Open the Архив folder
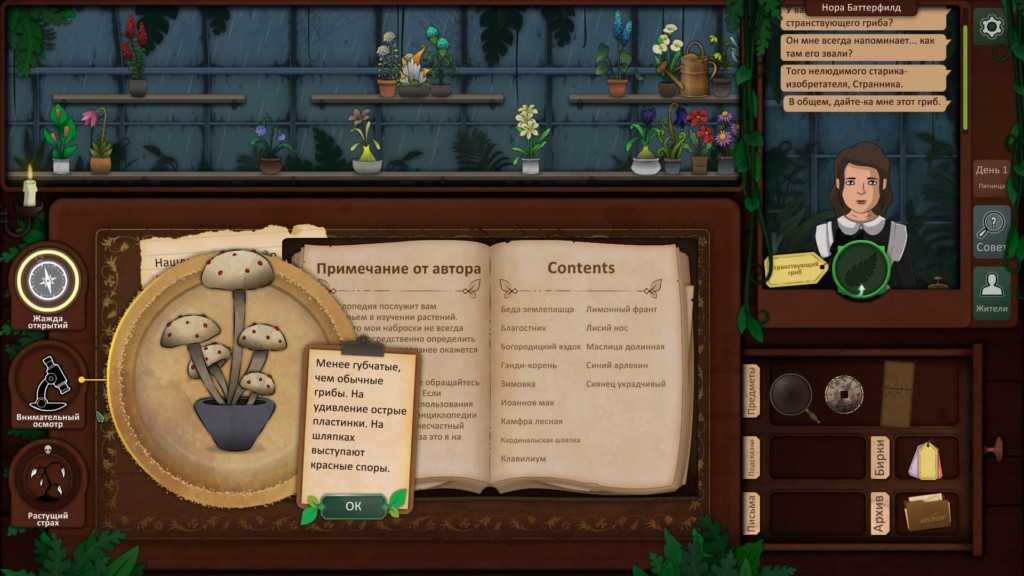This screenshot has width=1024, height=576. pos(926,512)
